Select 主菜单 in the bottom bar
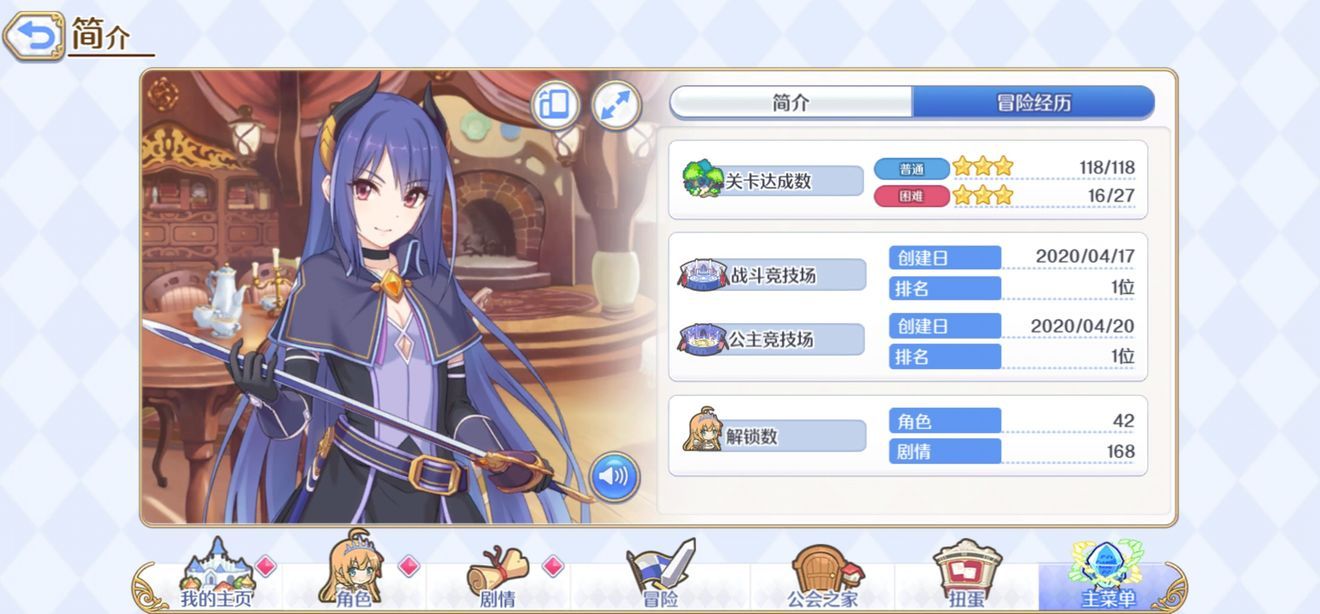The height and width of the screenshot is (614, 1320). pos(1108,578)
